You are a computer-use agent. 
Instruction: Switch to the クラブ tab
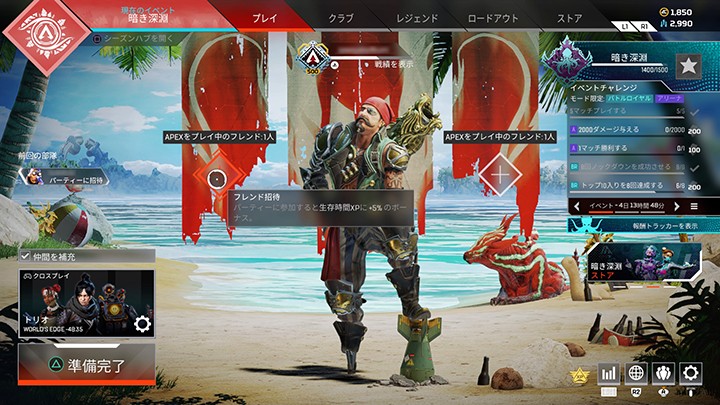[342, 18]
